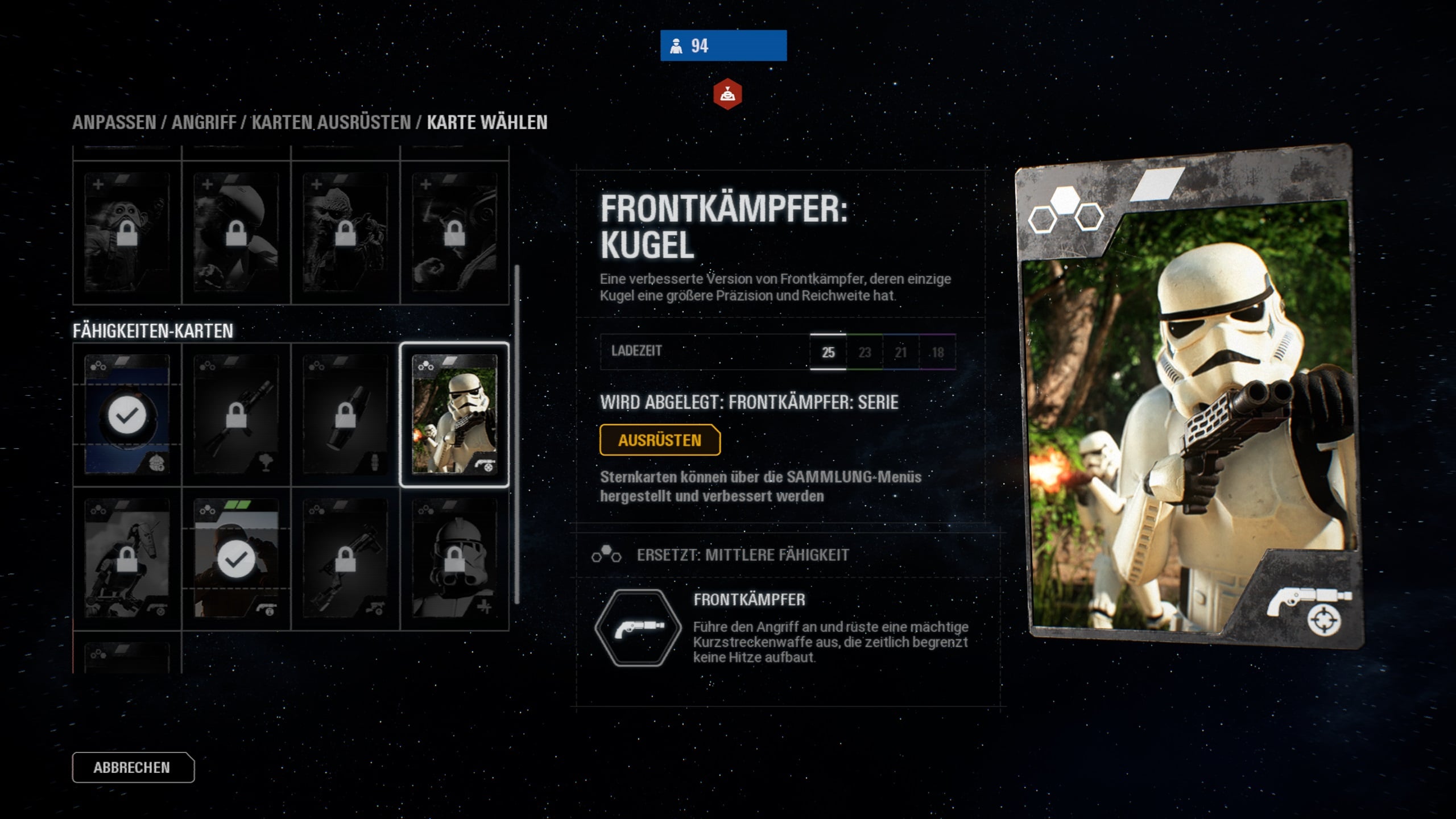
Task: Inspect the large Stormtrooper card preview
Action: coord(1189,398)
